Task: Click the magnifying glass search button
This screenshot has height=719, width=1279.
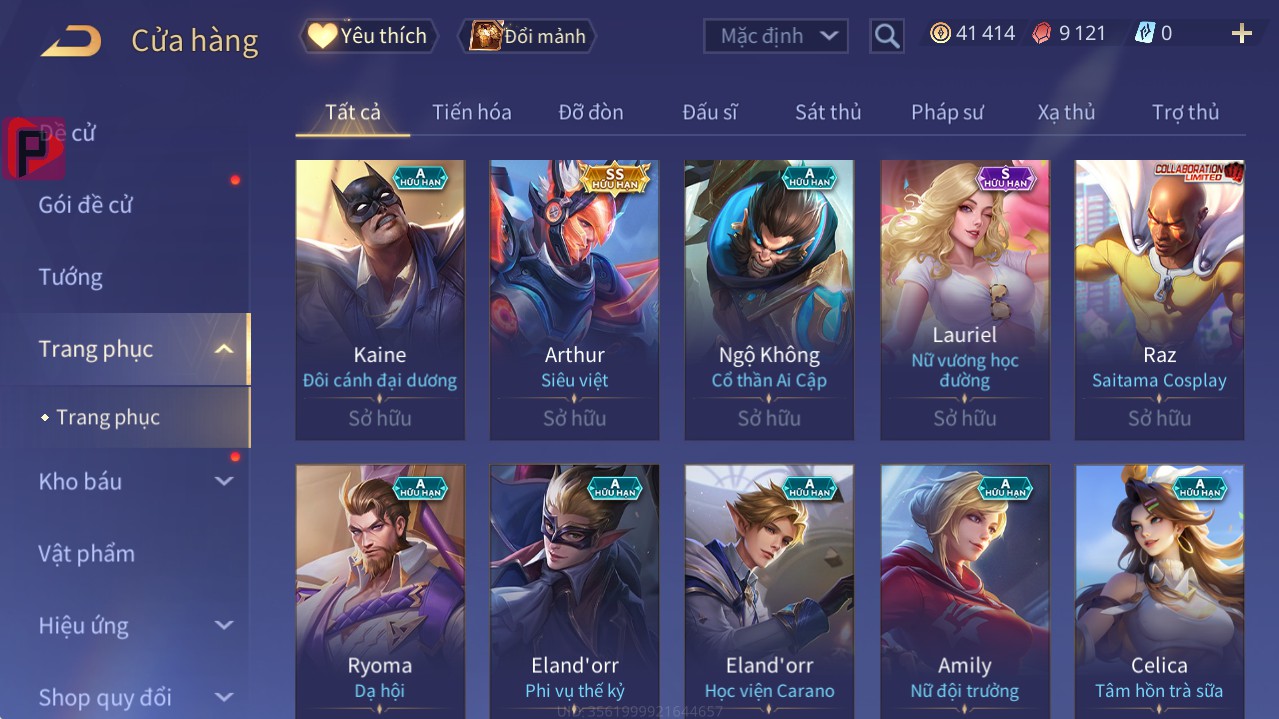Action: pos(886,36)
